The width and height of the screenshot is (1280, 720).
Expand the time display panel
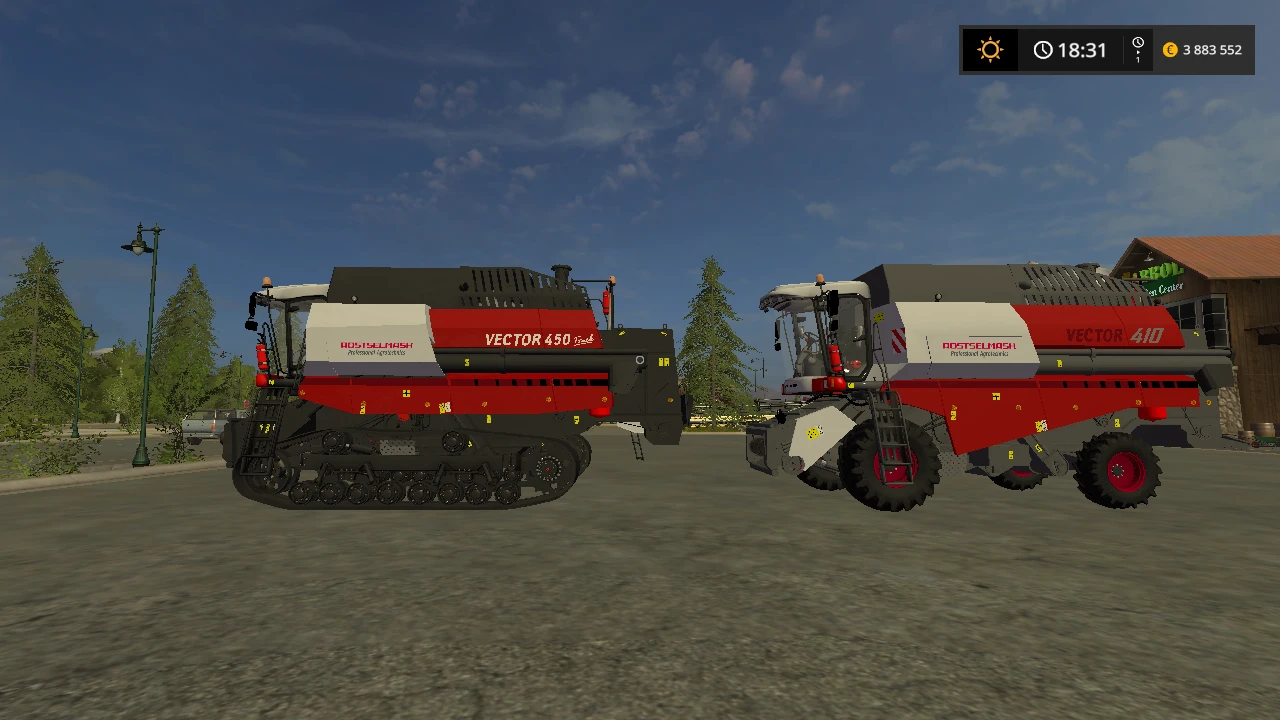click(x=1070, y=49)
